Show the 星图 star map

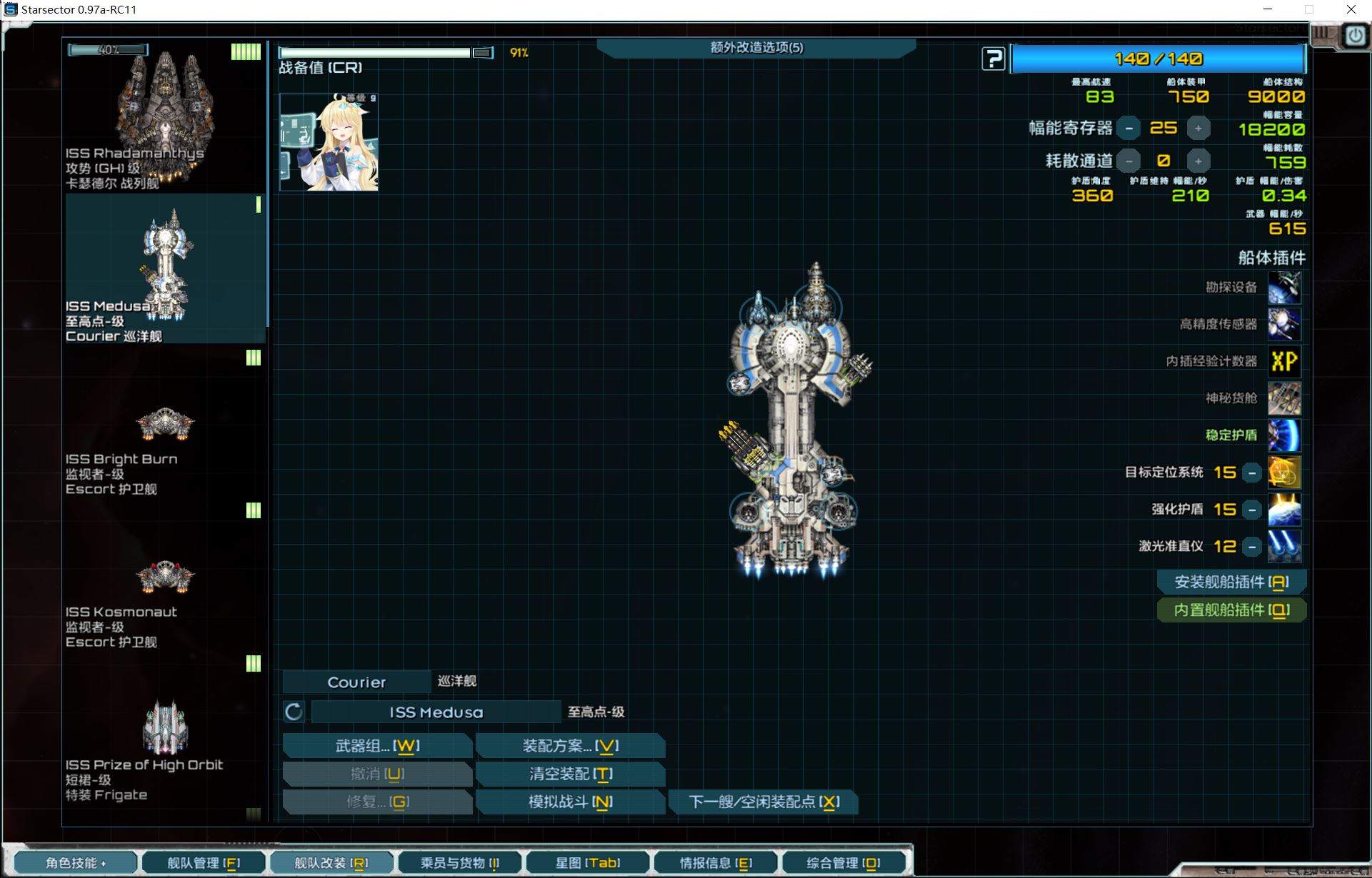pos(587,863)
